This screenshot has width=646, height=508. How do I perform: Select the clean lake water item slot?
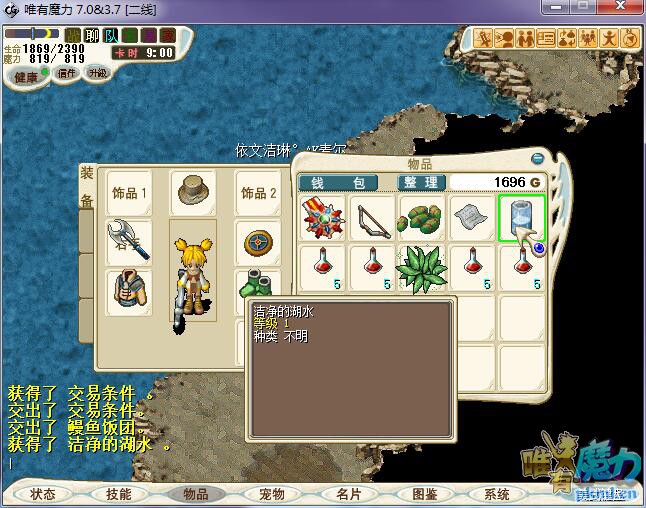tap(521, 217)
